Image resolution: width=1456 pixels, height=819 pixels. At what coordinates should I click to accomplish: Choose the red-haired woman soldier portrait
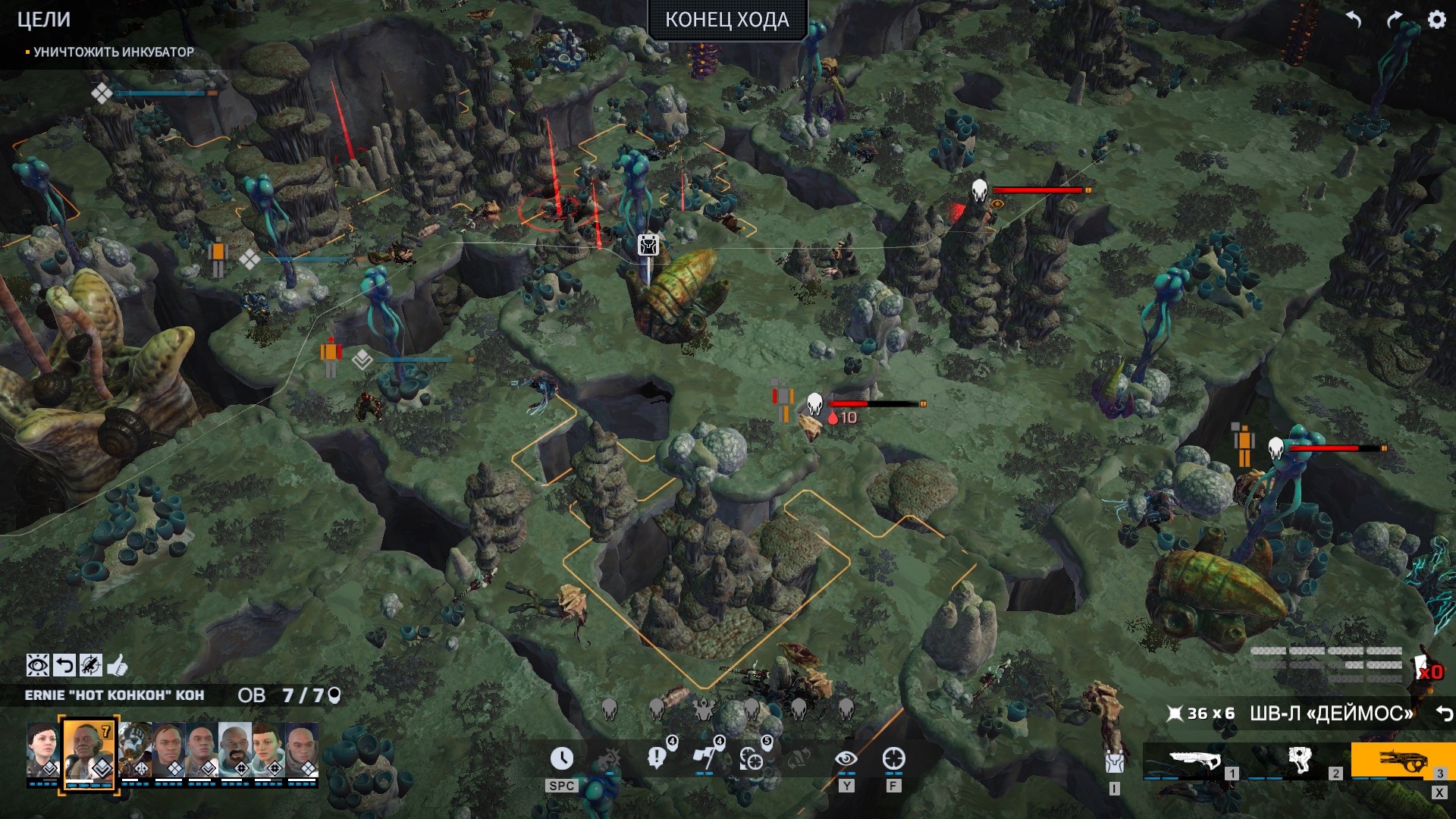click(x=268, y=749)
